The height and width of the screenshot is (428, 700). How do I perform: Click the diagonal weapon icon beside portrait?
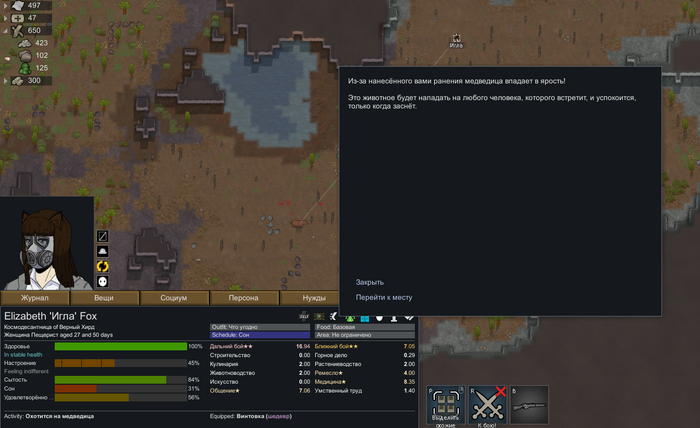click(102, 236)
